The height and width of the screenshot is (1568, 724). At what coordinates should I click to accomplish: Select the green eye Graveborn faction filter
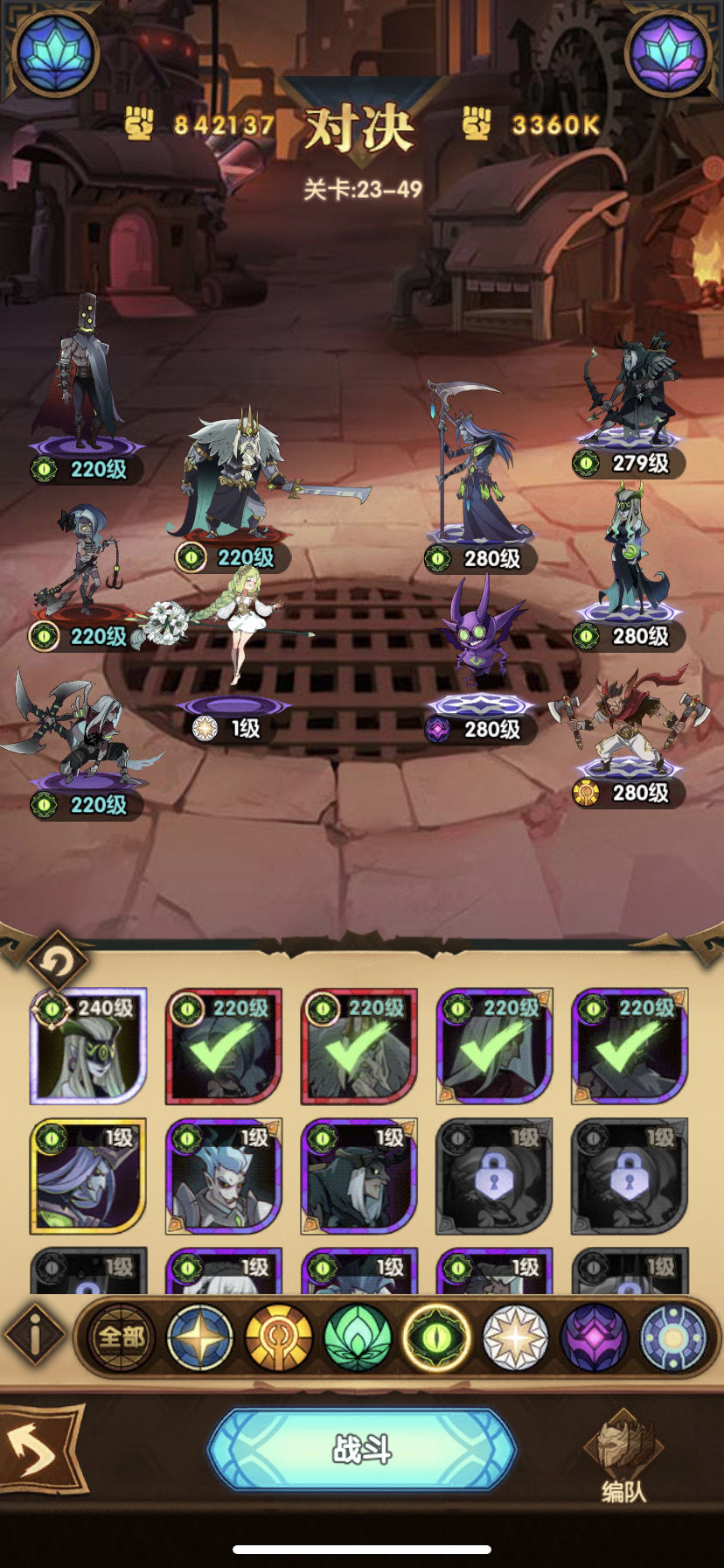[436, 1337]
